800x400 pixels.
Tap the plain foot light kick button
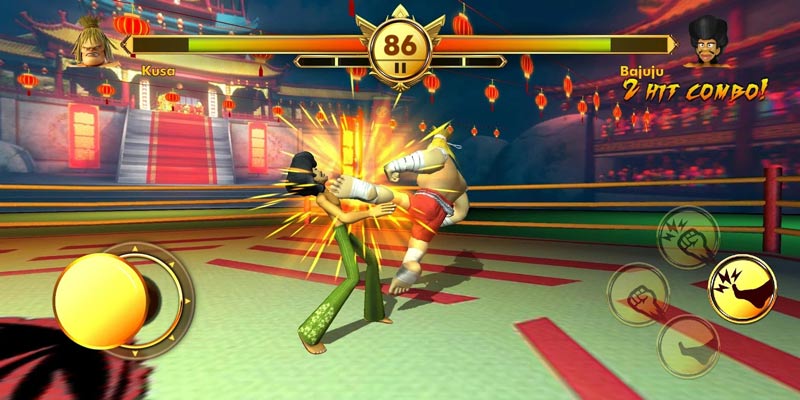[688, 346]
